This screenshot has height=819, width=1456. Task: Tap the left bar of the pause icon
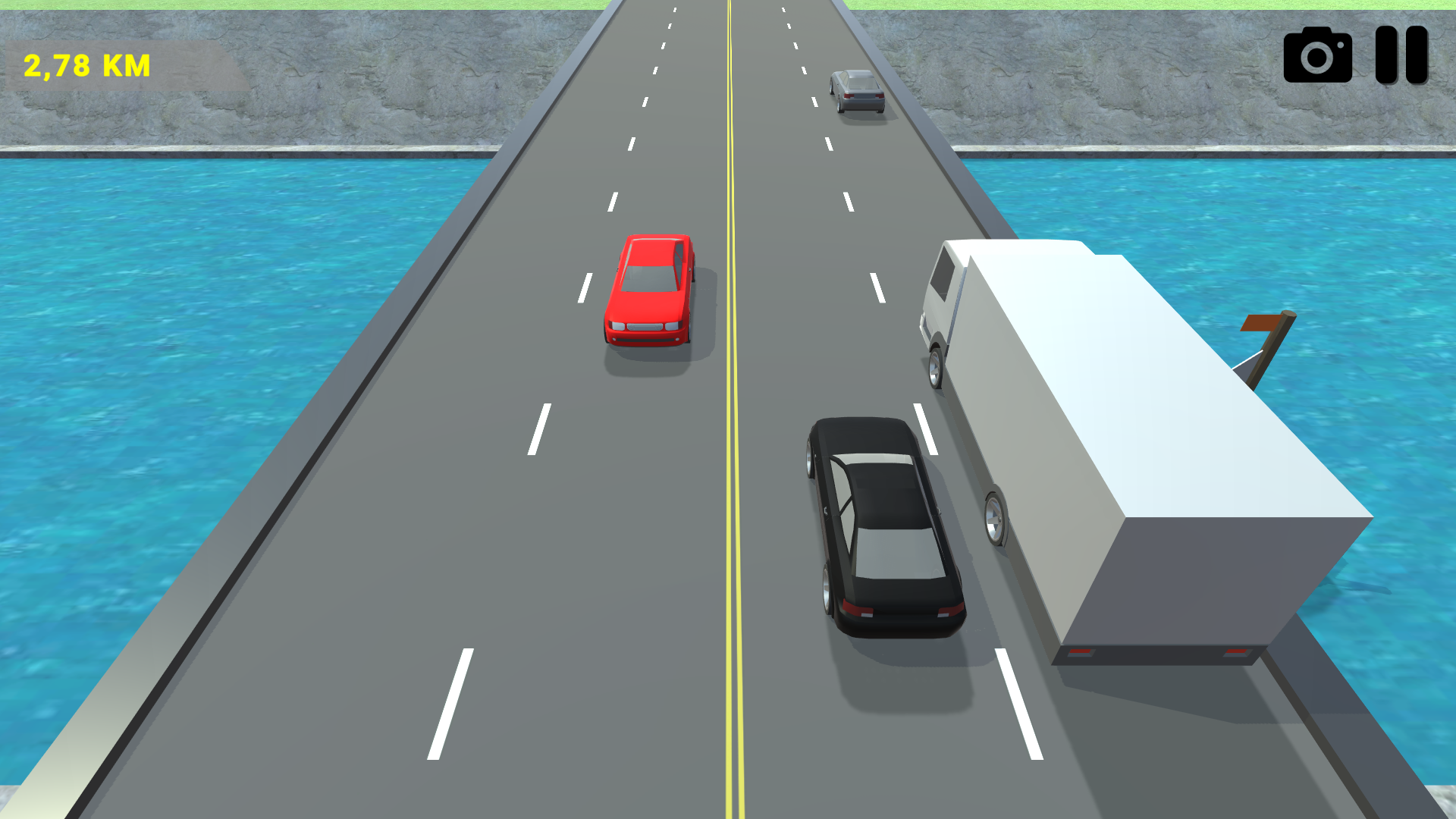click(x=1385, y=55)
